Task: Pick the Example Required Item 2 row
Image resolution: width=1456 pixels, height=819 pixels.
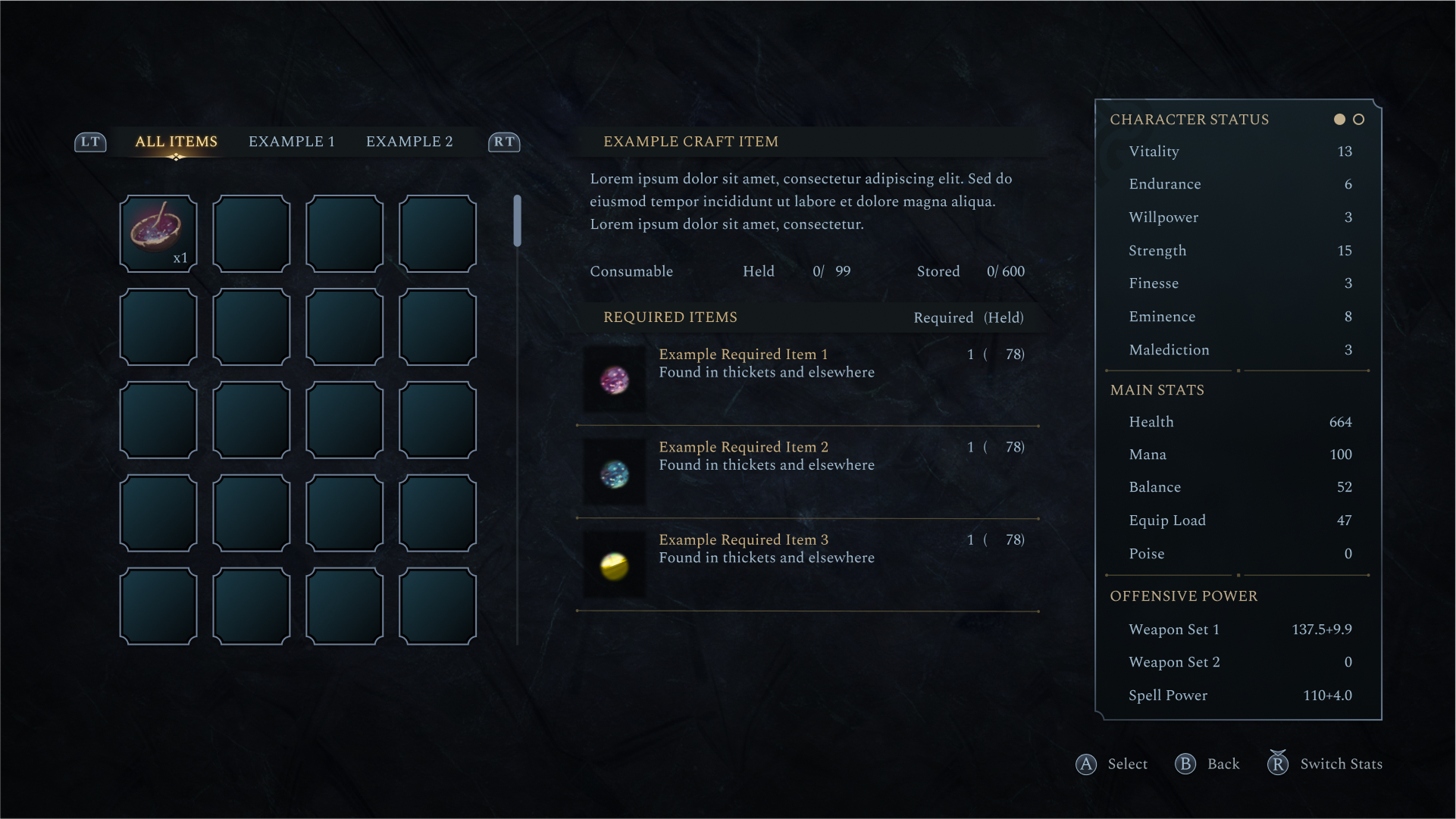Action: point(806,472)
